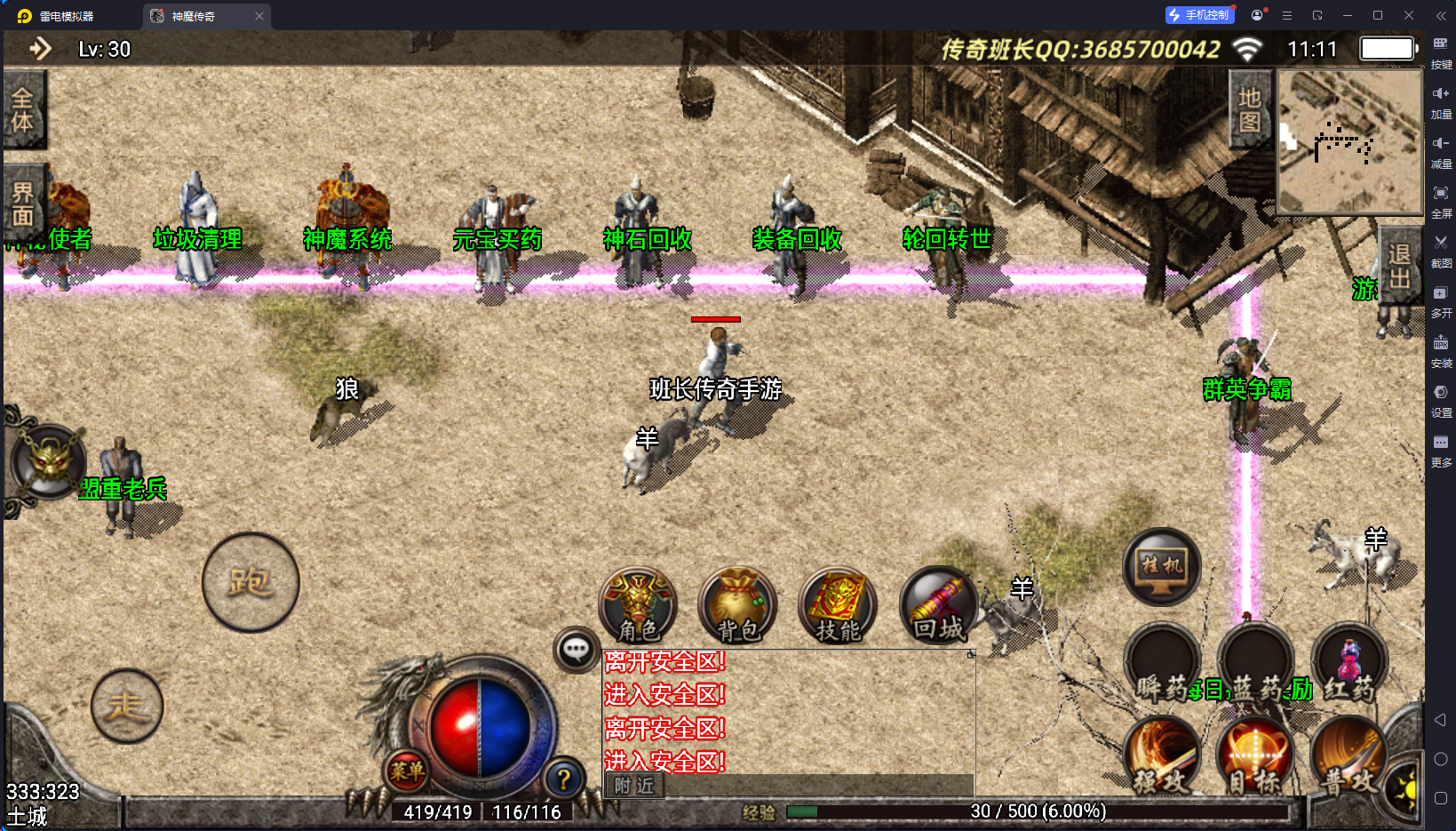Open the 角色 character panel

(638, 605)
